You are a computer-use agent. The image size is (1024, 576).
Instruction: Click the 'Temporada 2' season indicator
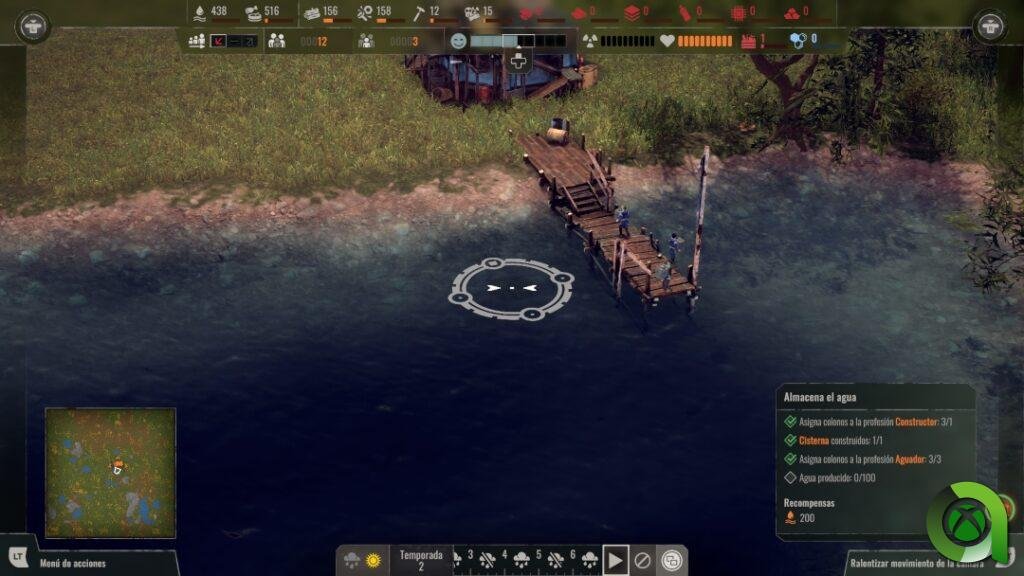coord(421,560)
